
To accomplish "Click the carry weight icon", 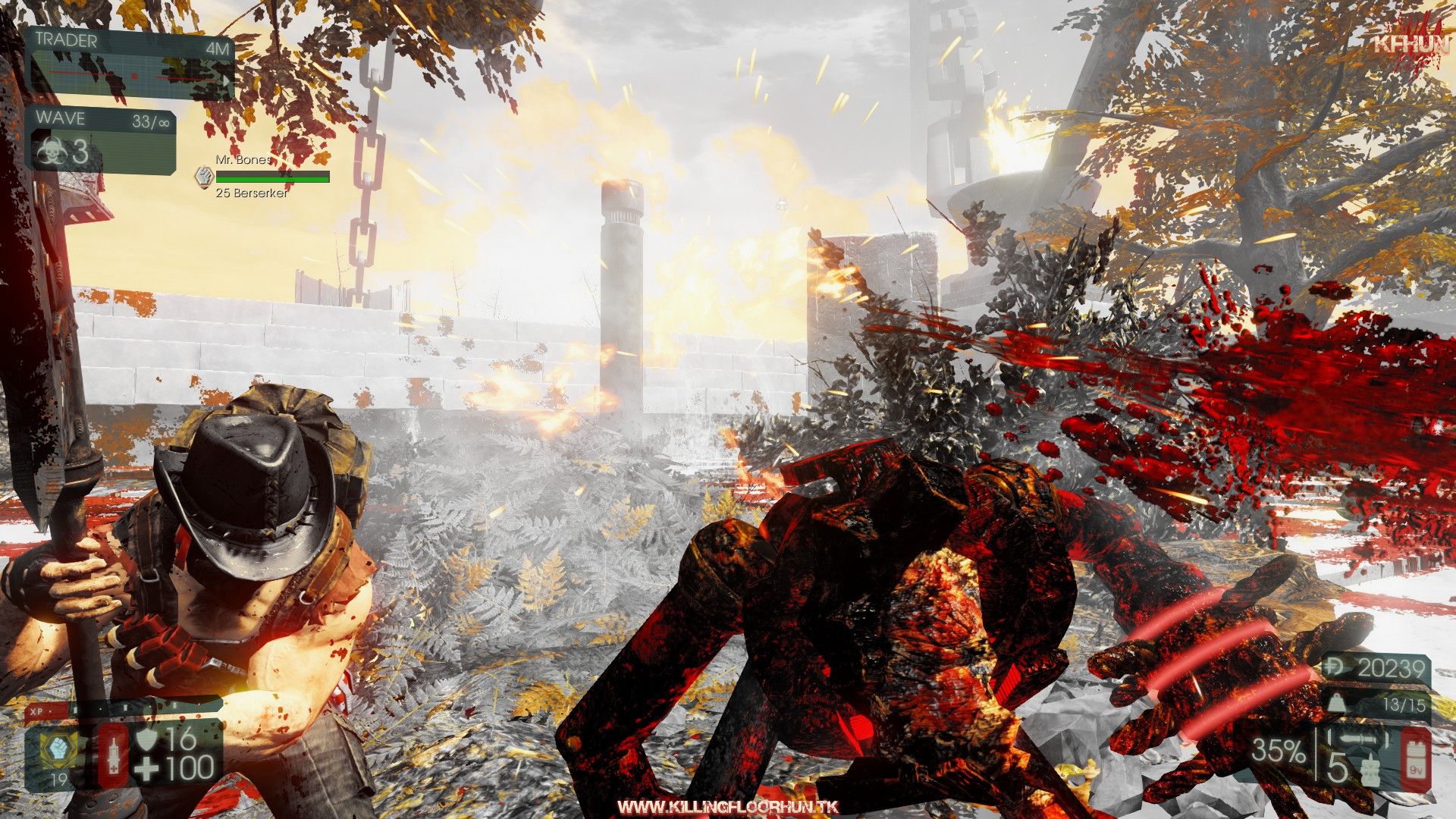I will pyautogui.click(x=1336, y=704).
